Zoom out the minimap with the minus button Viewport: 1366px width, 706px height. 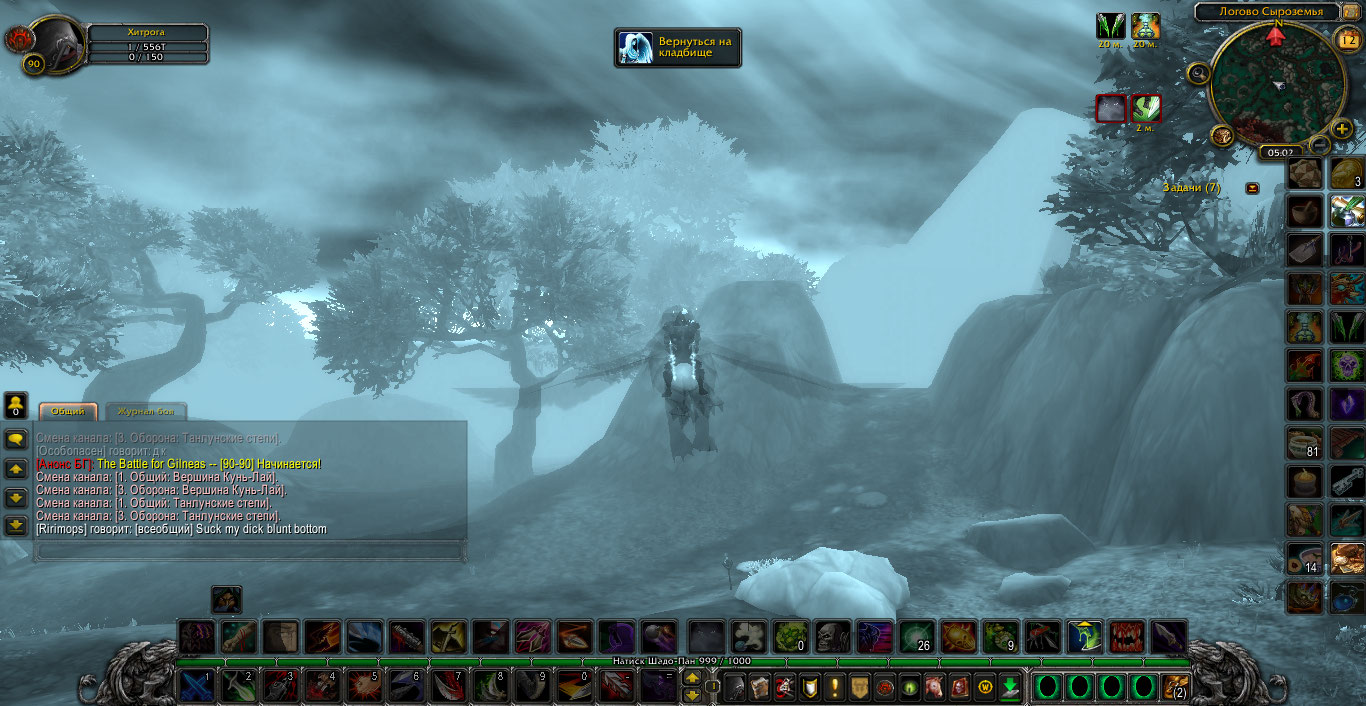[1320, 146]
